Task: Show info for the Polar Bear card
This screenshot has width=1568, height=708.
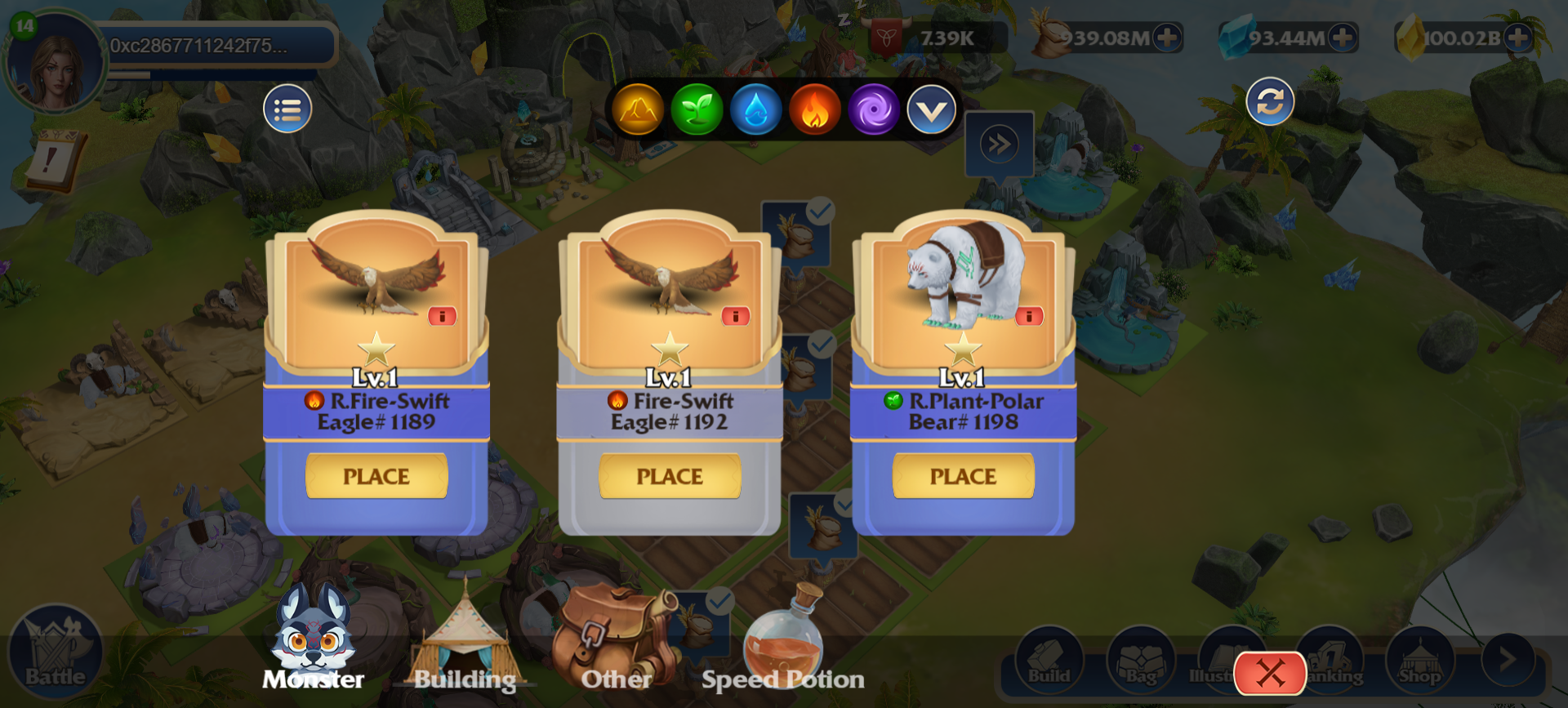Action: point(1029,316)
